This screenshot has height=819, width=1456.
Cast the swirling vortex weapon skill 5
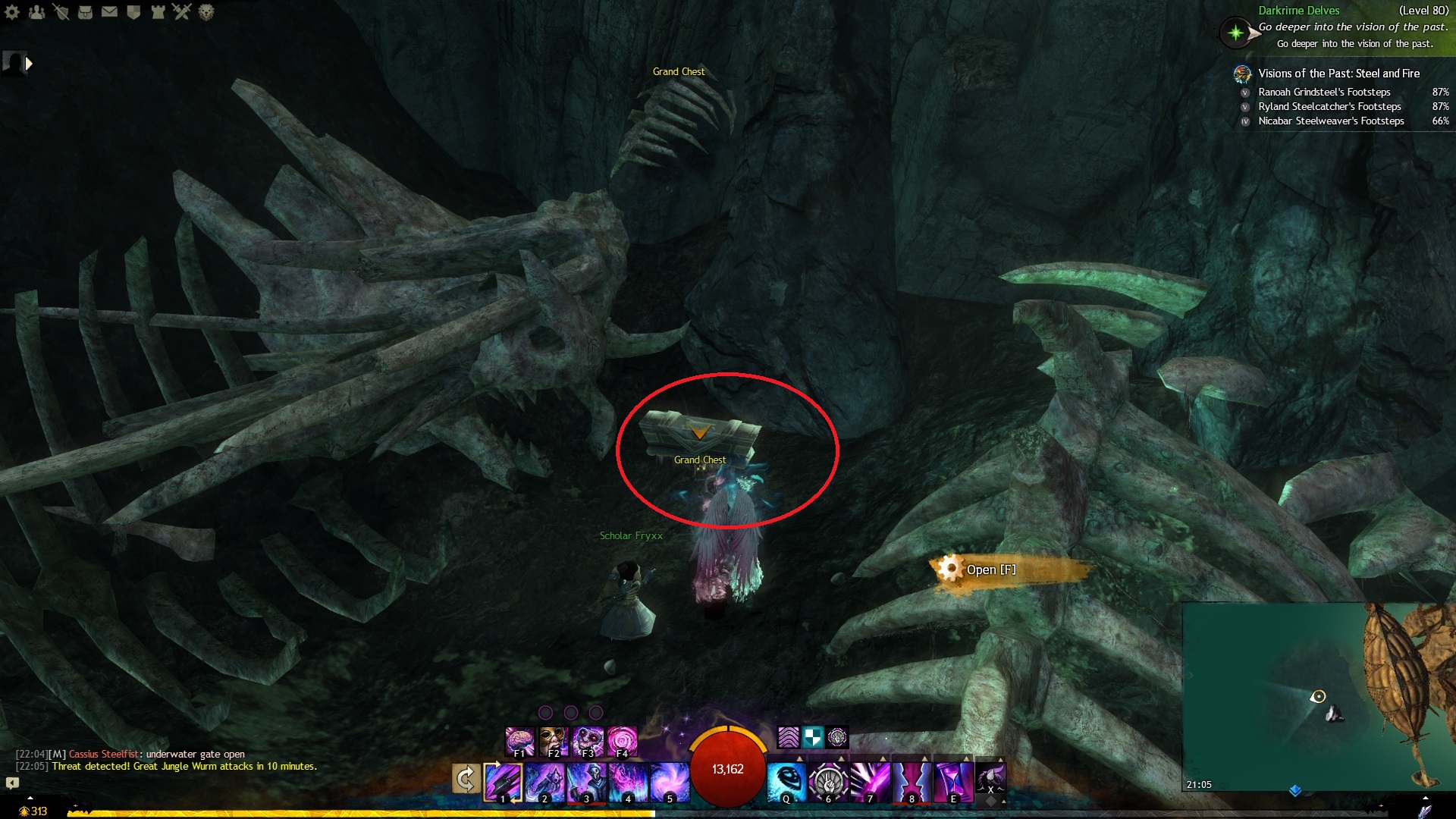[x=670, y=781]
